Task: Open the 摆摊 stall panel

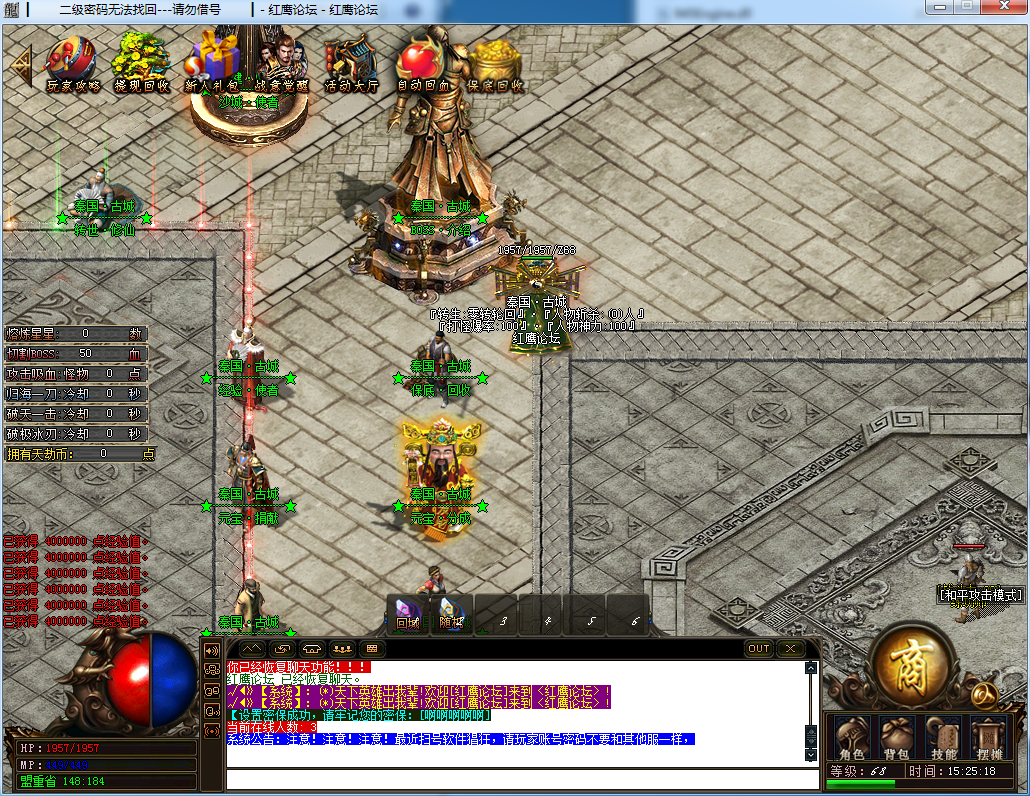Action: coord(989,737)
